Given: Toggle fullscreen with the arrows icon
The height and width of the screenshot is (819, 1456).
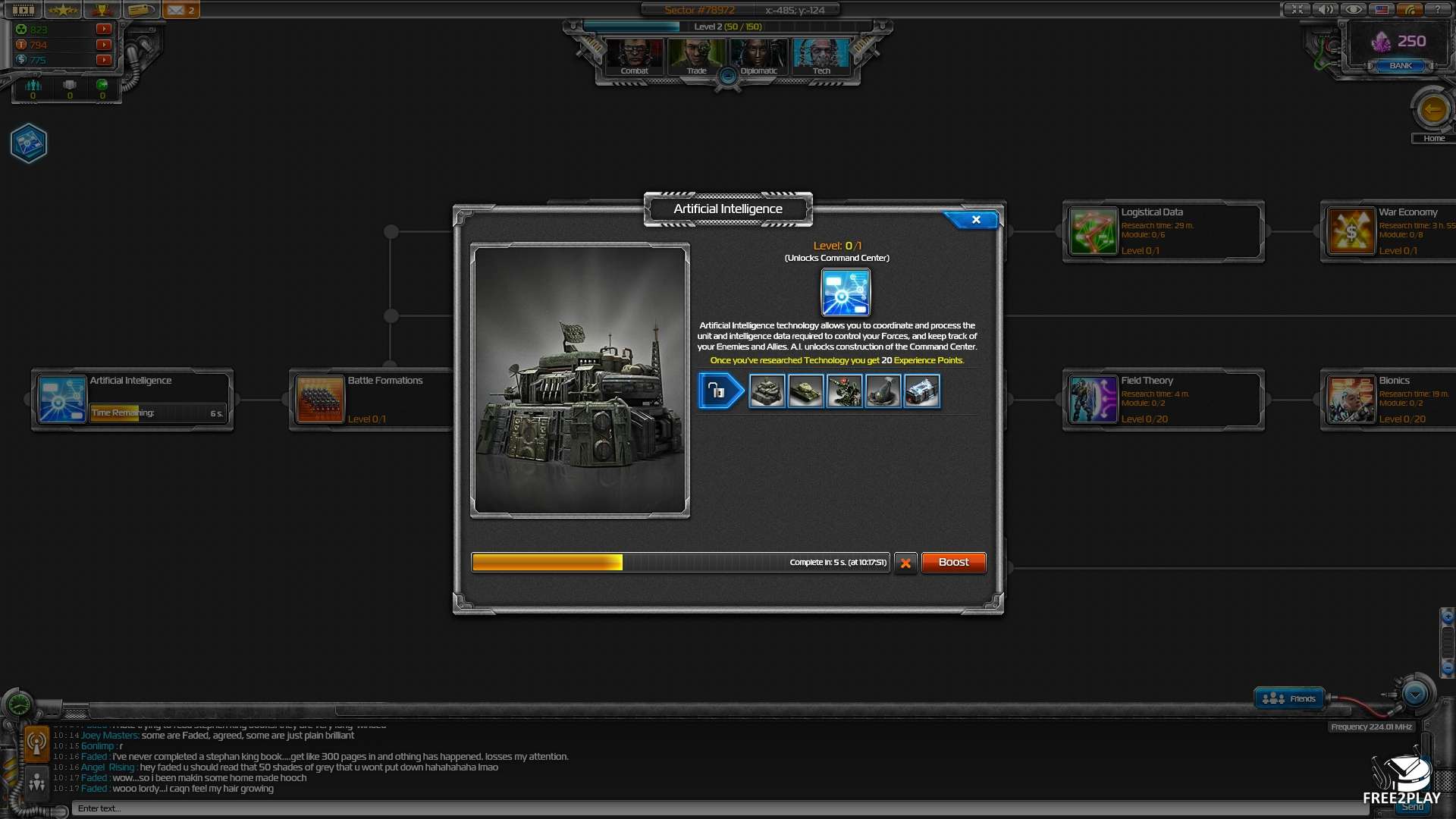Looking at the screenshot, I should click(1298, 10).
